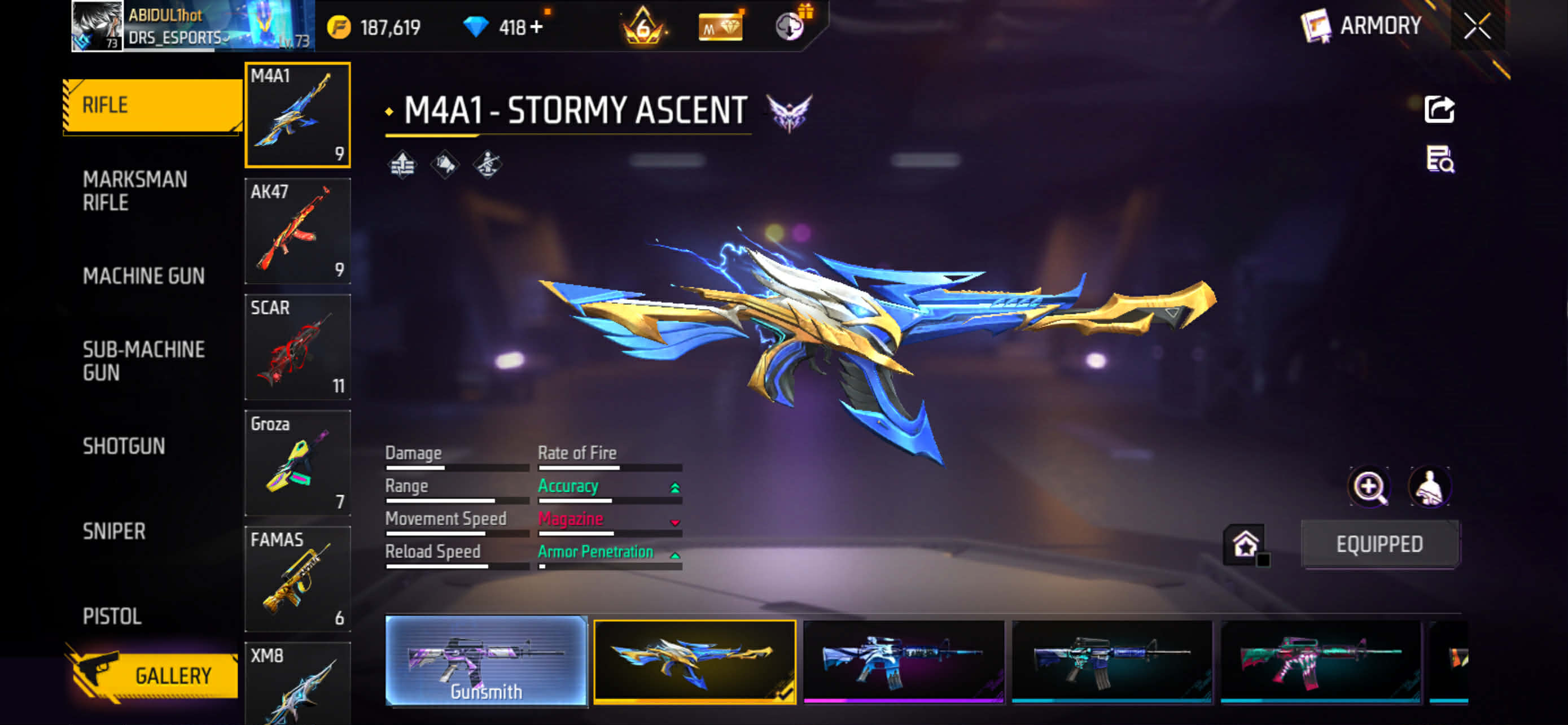Select the Groza weapon tile
The image size is (1568, 725).
click(x=297, y=462)
